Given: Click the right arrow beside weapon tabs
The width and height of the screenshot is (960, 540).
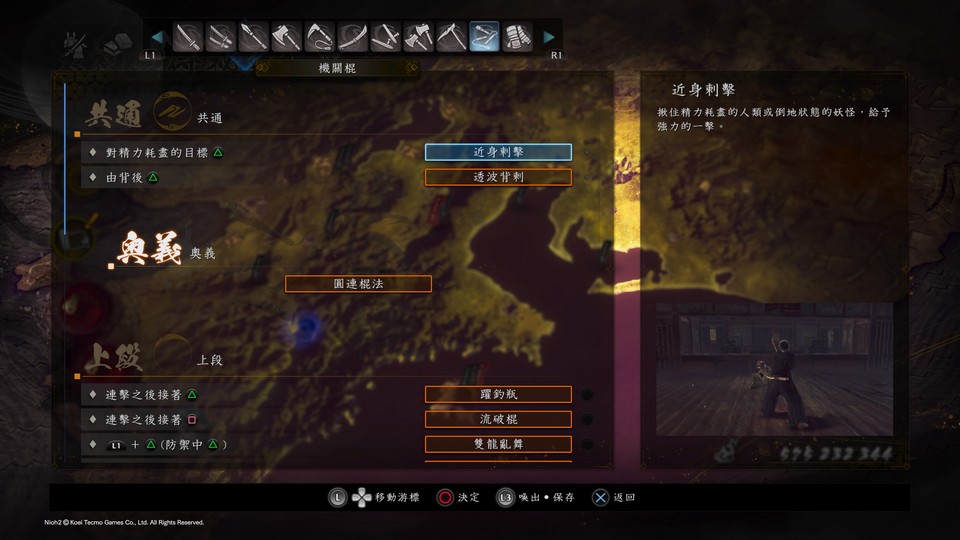Looking at the screenshot, I should click(x=549, y=38).
